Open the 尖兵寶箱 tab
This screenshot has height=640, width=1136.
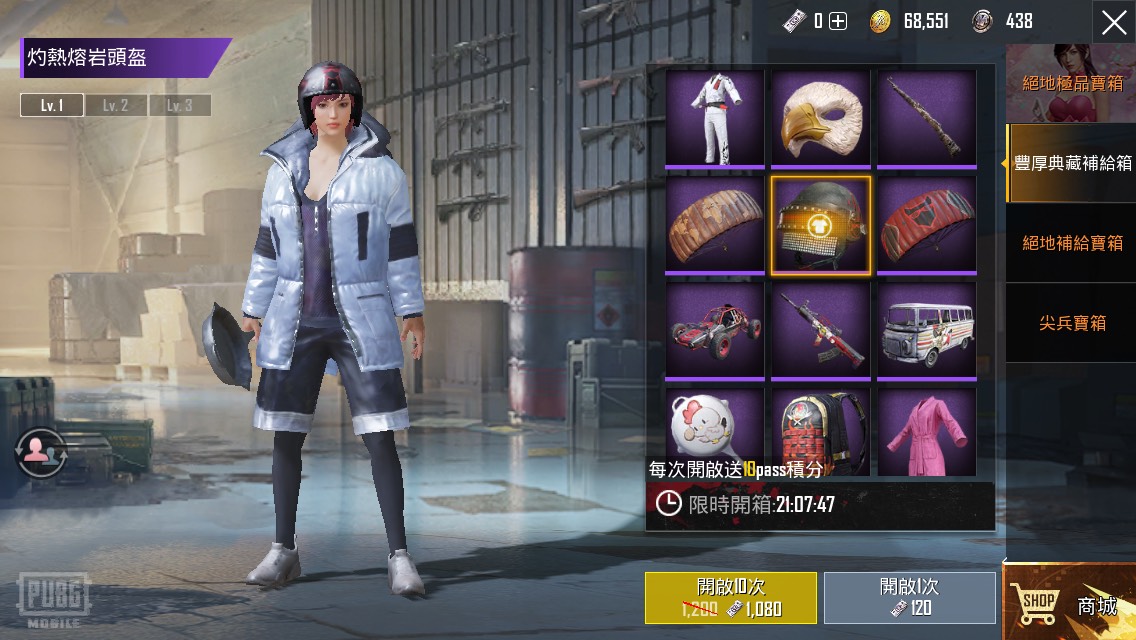(1072, 323)
